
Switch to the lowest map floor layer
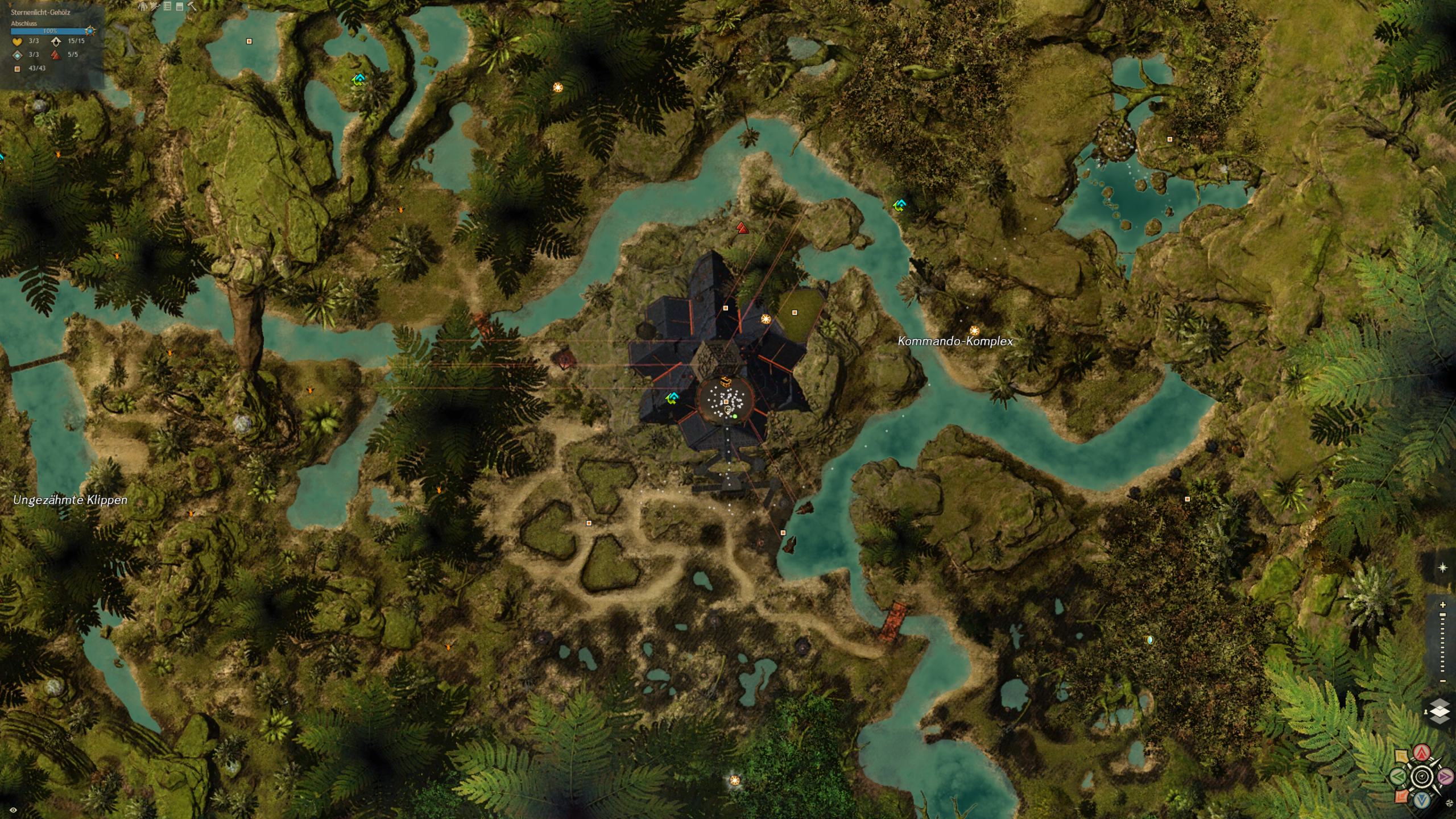click(x=1440, y=719)
